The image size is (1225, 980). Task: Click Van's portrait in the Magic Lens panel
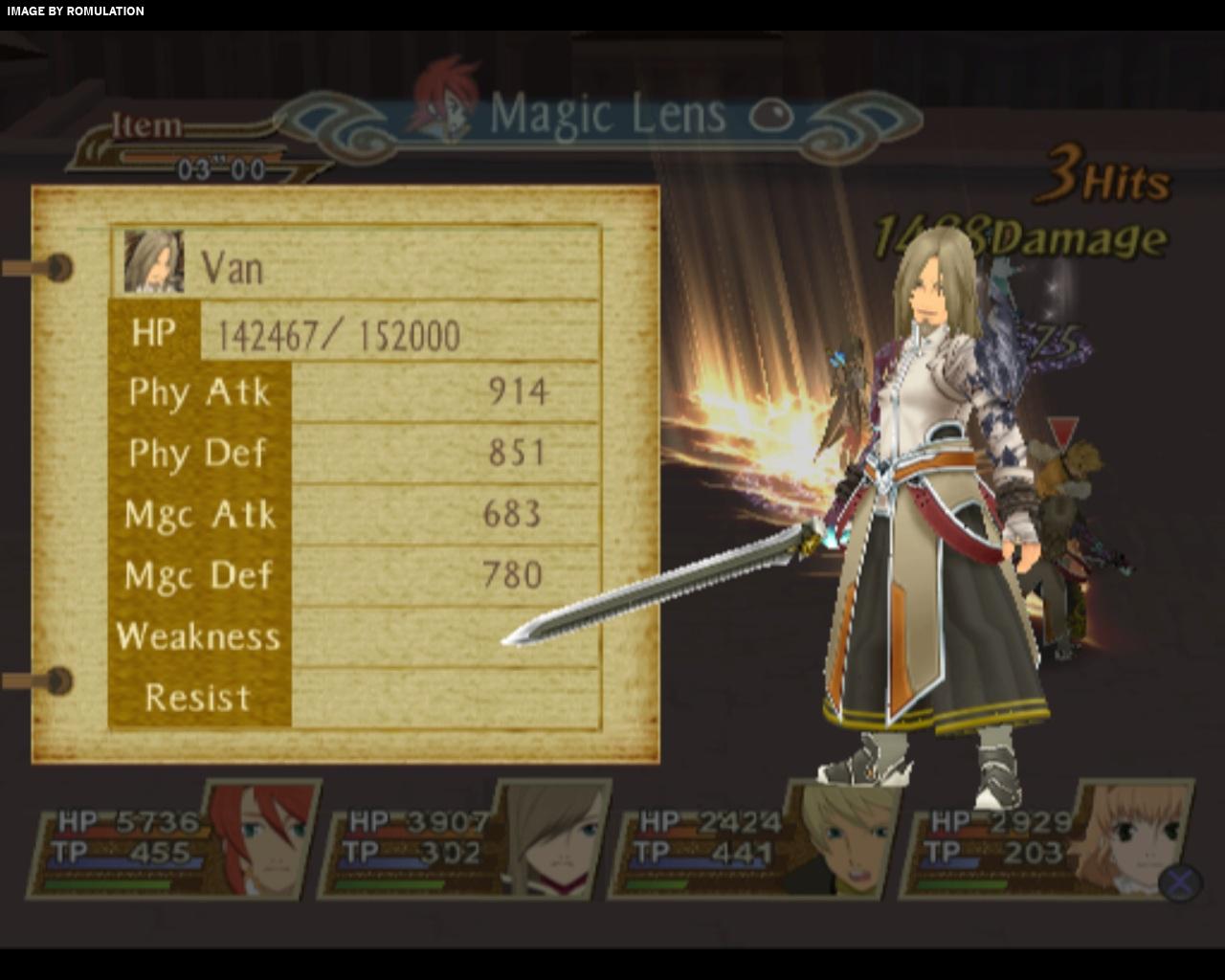pos(154,261)
